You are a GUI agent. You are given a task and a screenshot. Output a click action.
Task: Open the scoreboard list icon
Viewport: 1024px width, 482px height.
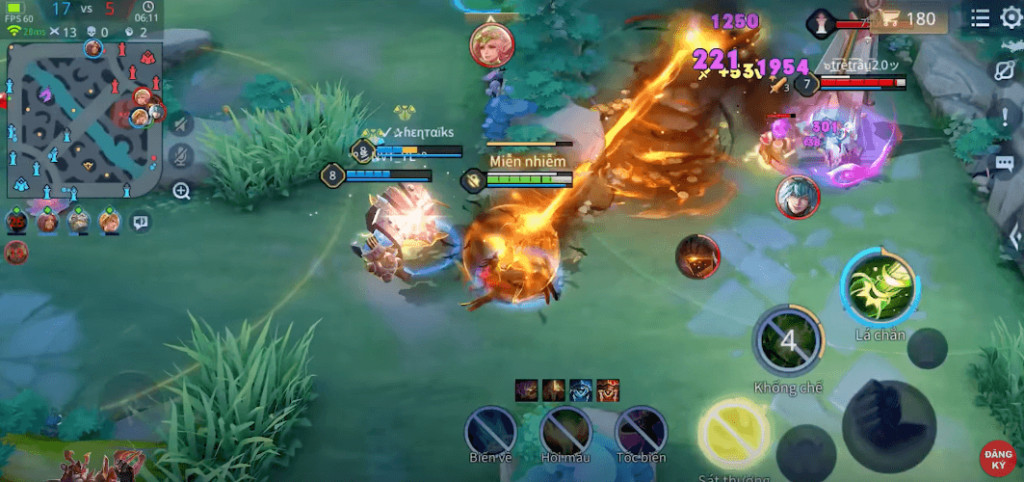click(980, 18)
